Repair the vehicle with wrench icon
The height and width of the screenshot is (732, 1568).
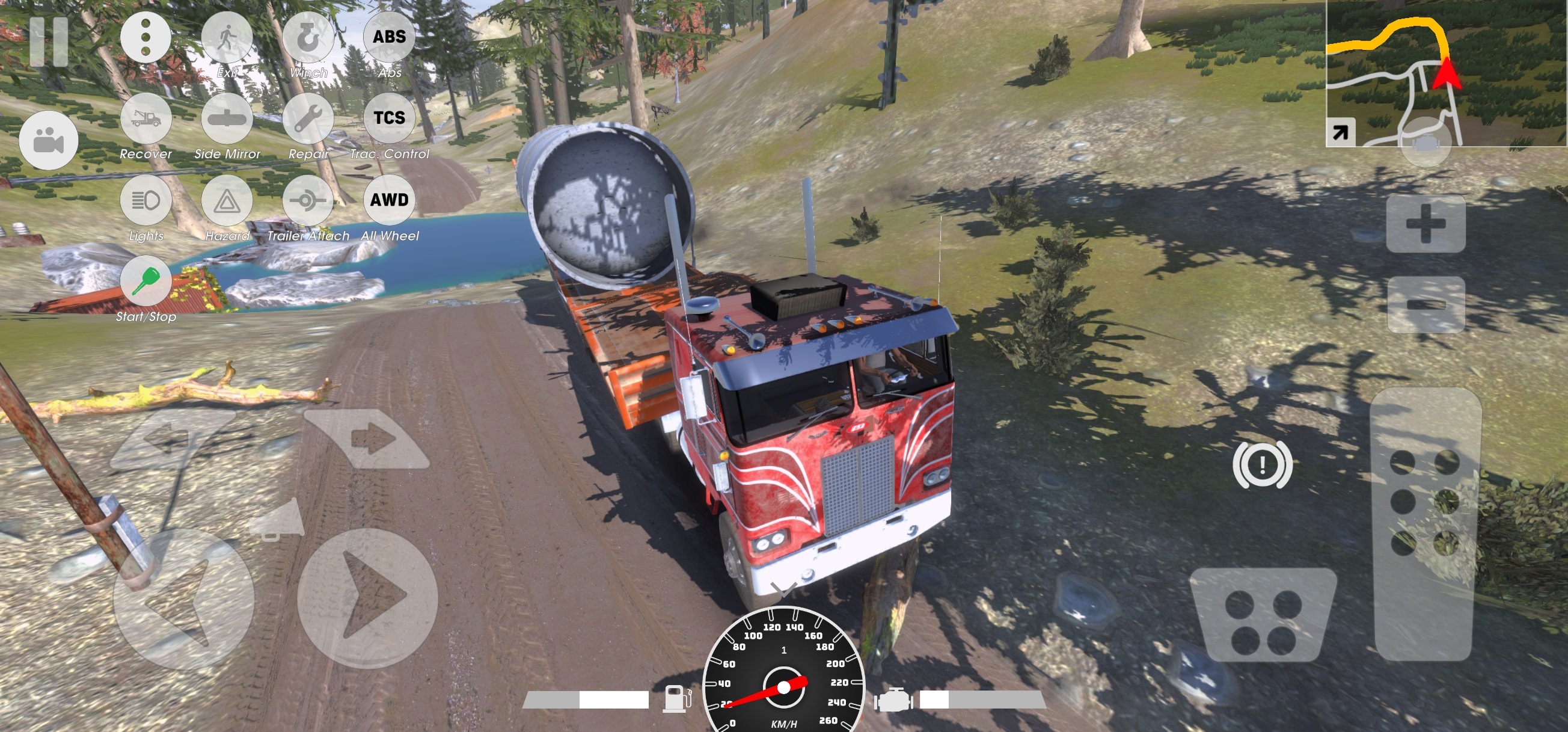click(x=308, y=118)
